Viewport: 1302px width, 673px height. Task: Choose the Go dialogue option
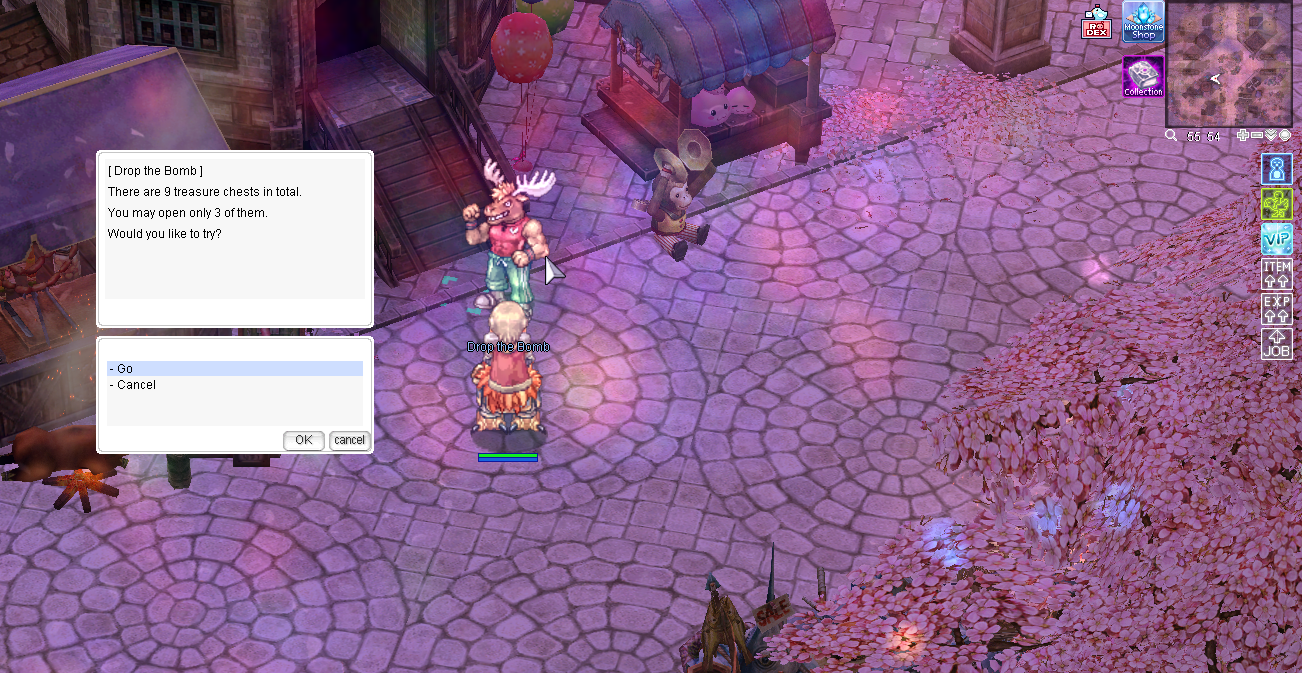click(x=234, y=369)
